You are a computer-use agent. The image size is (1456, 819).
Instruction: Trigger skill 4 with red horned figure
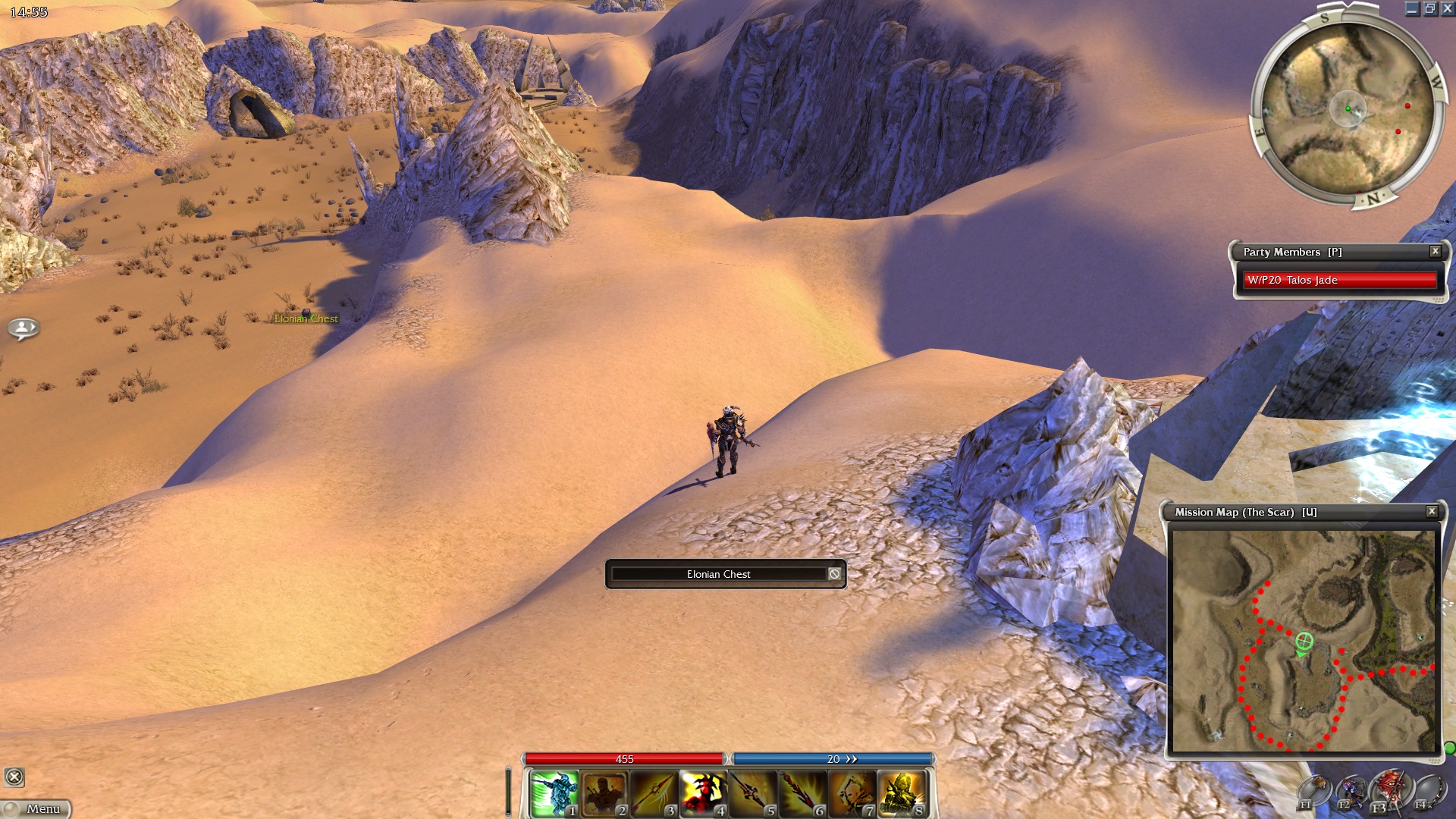[x=703, y=793]
